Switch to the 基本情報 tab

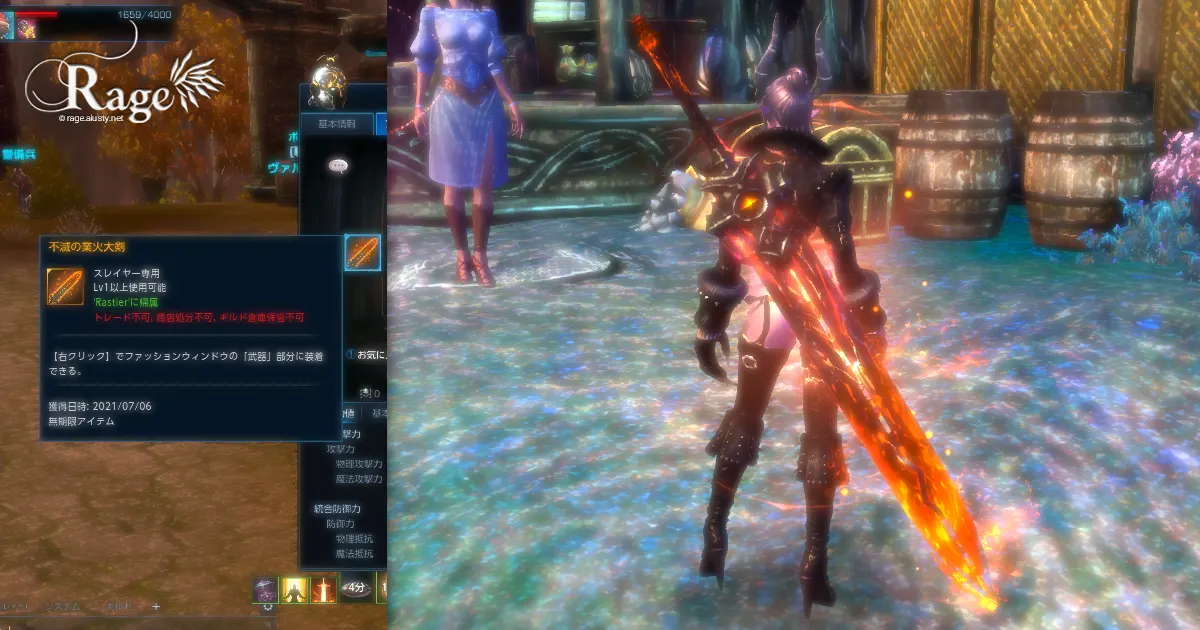[x=336, y=124]
